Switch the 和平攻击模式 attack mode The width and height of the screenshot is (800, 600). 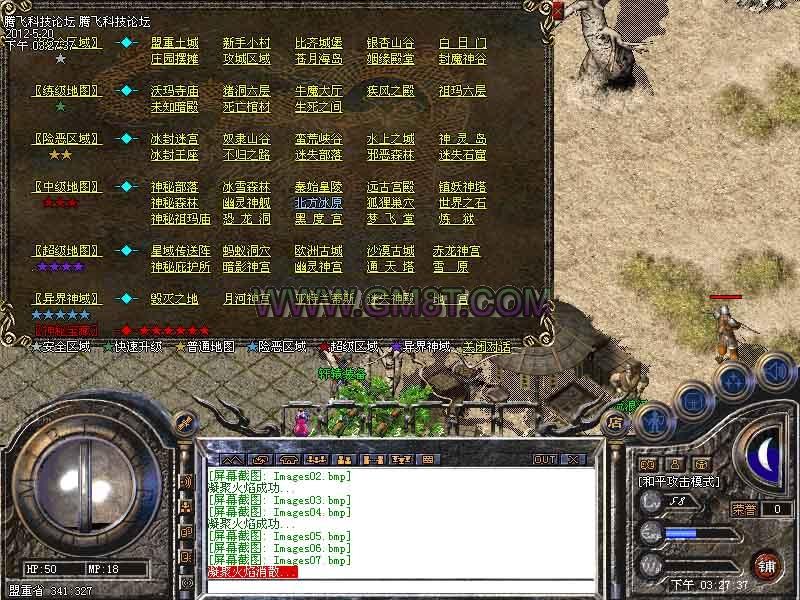pyautogui.click(x=680, y=481)
